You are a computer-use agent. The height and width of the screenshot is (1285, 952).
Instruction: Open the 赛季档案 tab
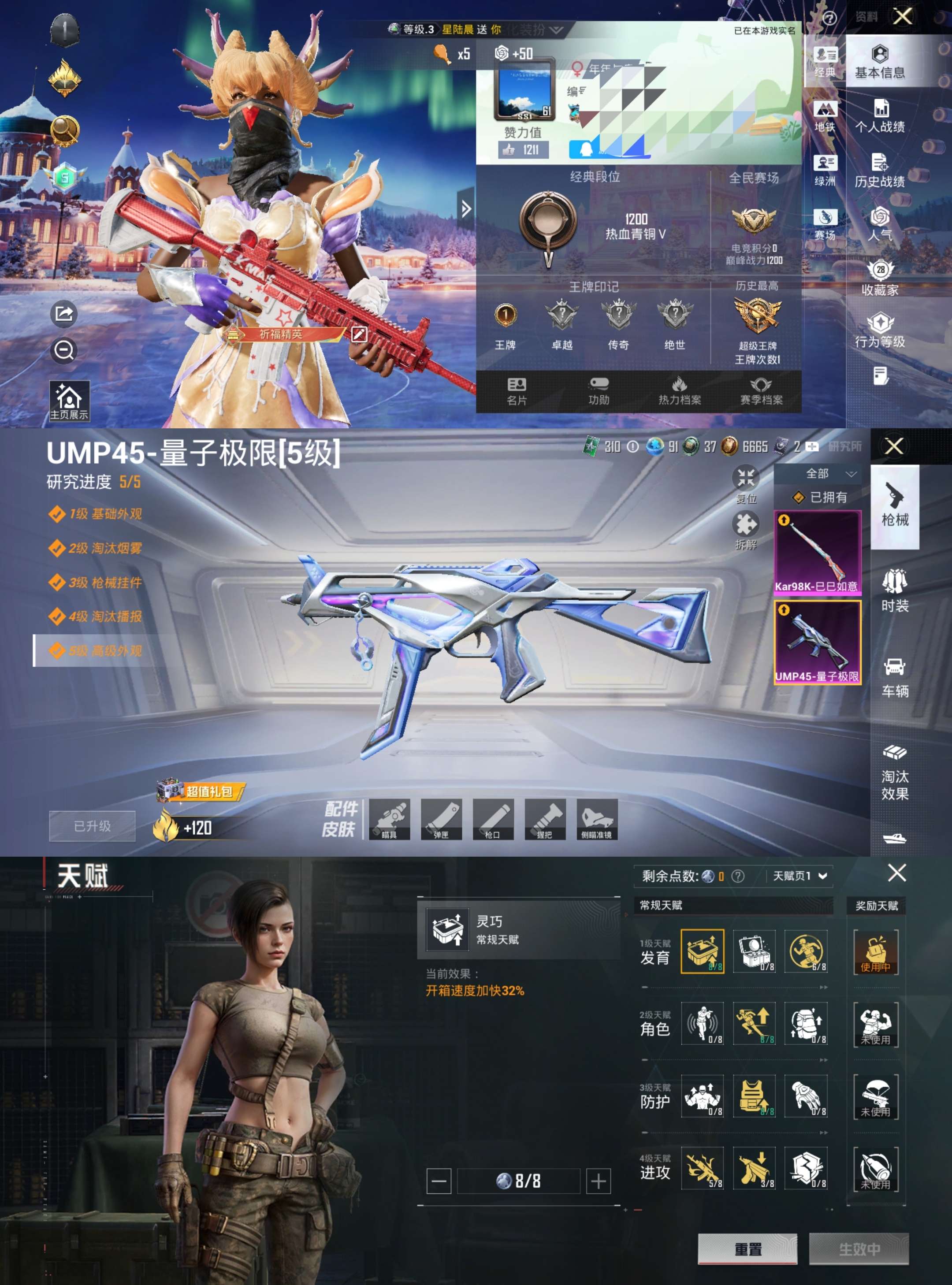[x=761, y=392]
